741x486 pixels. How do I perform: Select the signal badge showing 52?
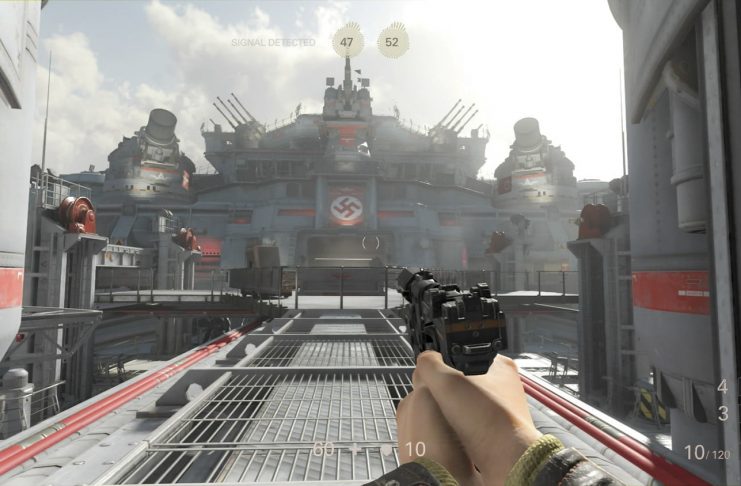(x=392, y=41)
